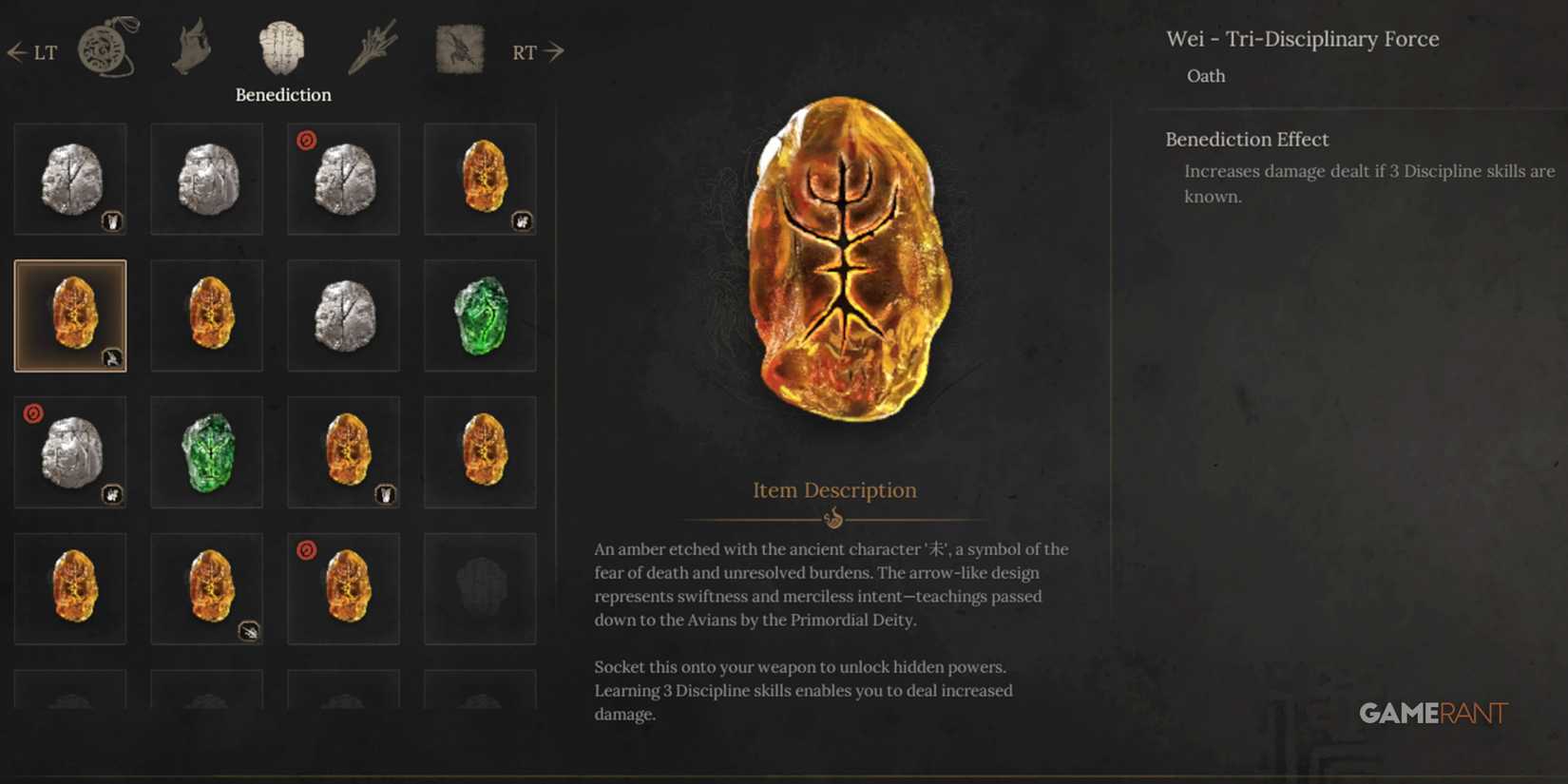Select the green benediction stone in the third row

tap(206, 451)
